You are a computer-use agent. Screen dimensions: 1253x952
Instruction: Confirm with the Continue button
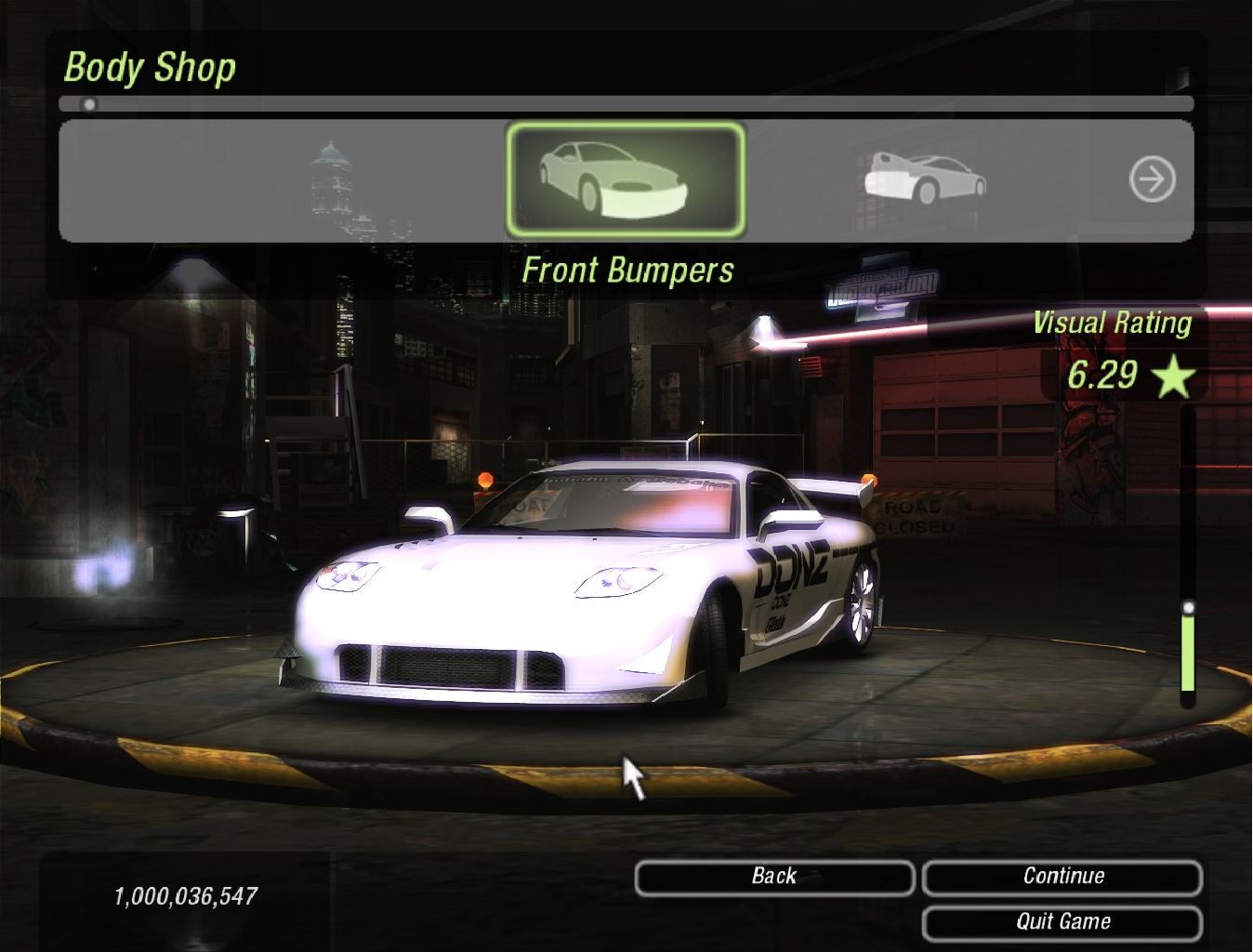(1062, 877)
